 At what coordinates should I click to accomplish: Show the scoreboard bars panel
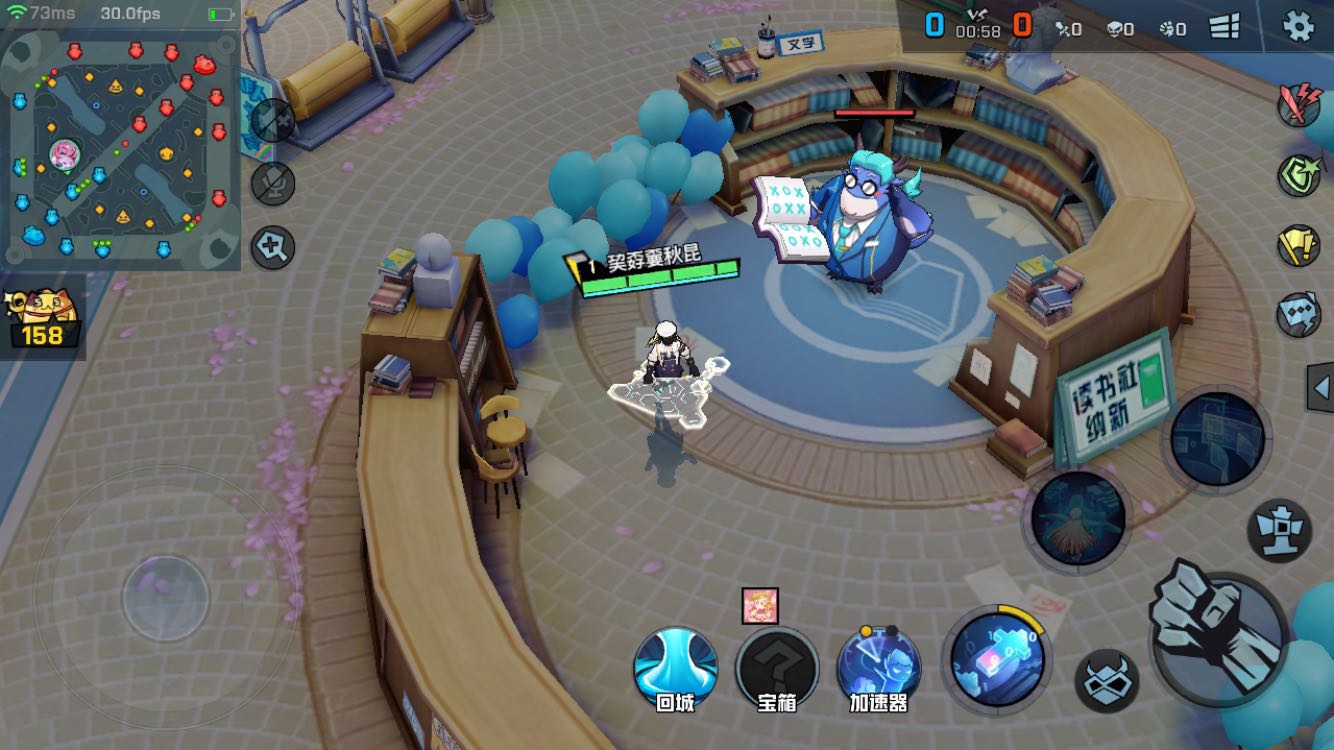click(1225, 27)
